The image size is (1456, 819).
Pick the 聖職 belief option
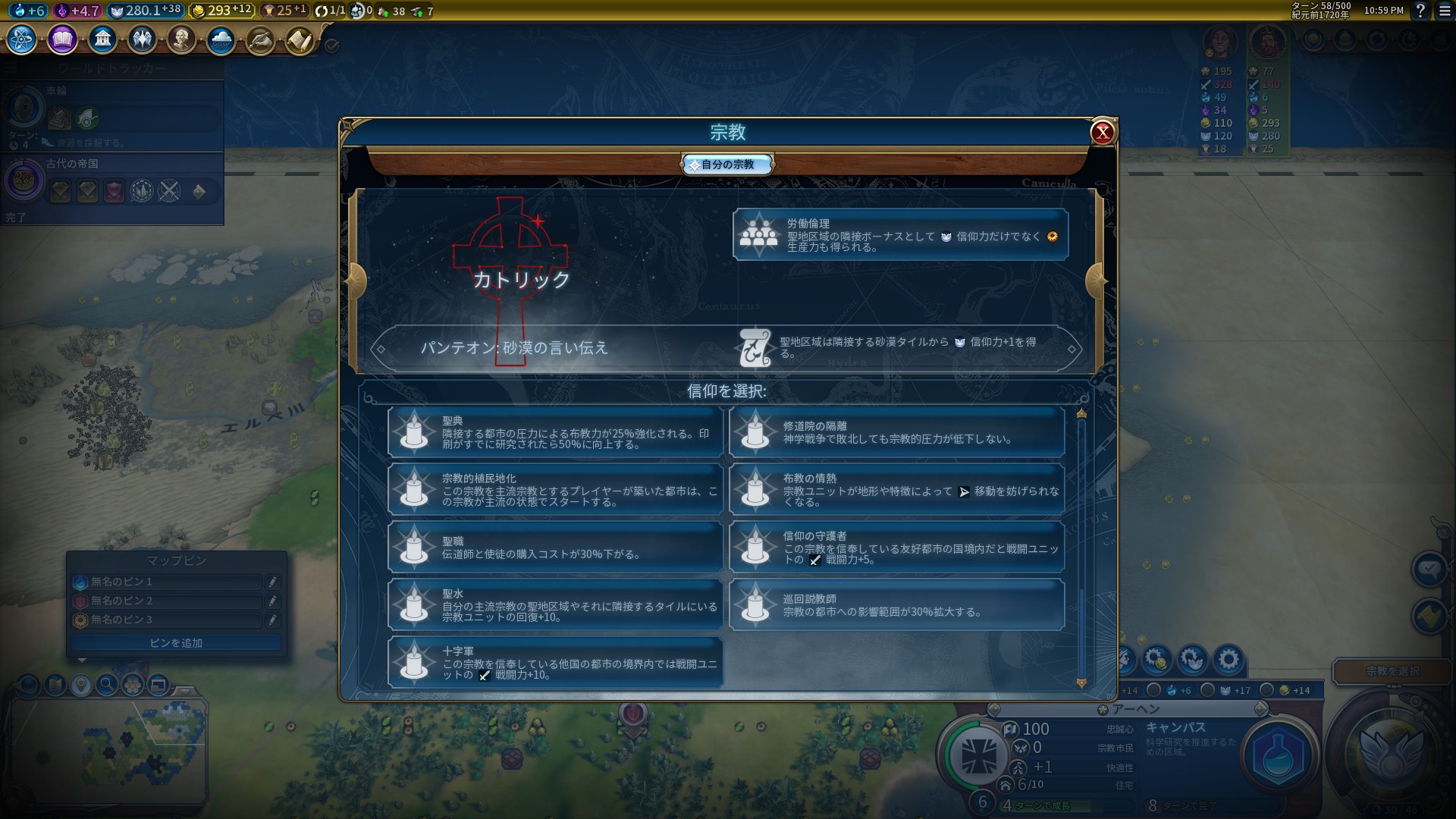point(555,548)
